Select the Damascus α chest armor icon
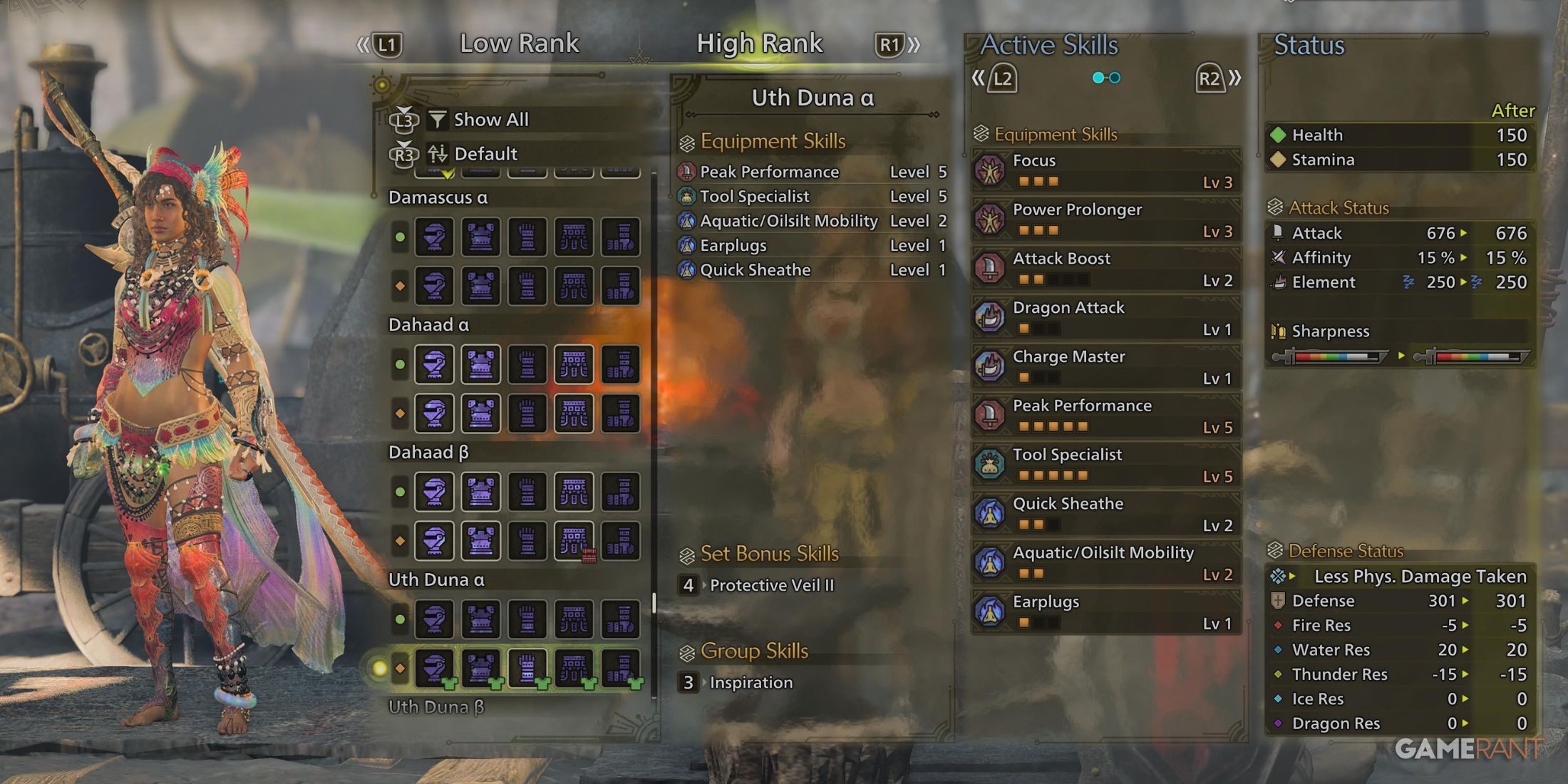Screen dimensions: 1568x784 (482, 237)
